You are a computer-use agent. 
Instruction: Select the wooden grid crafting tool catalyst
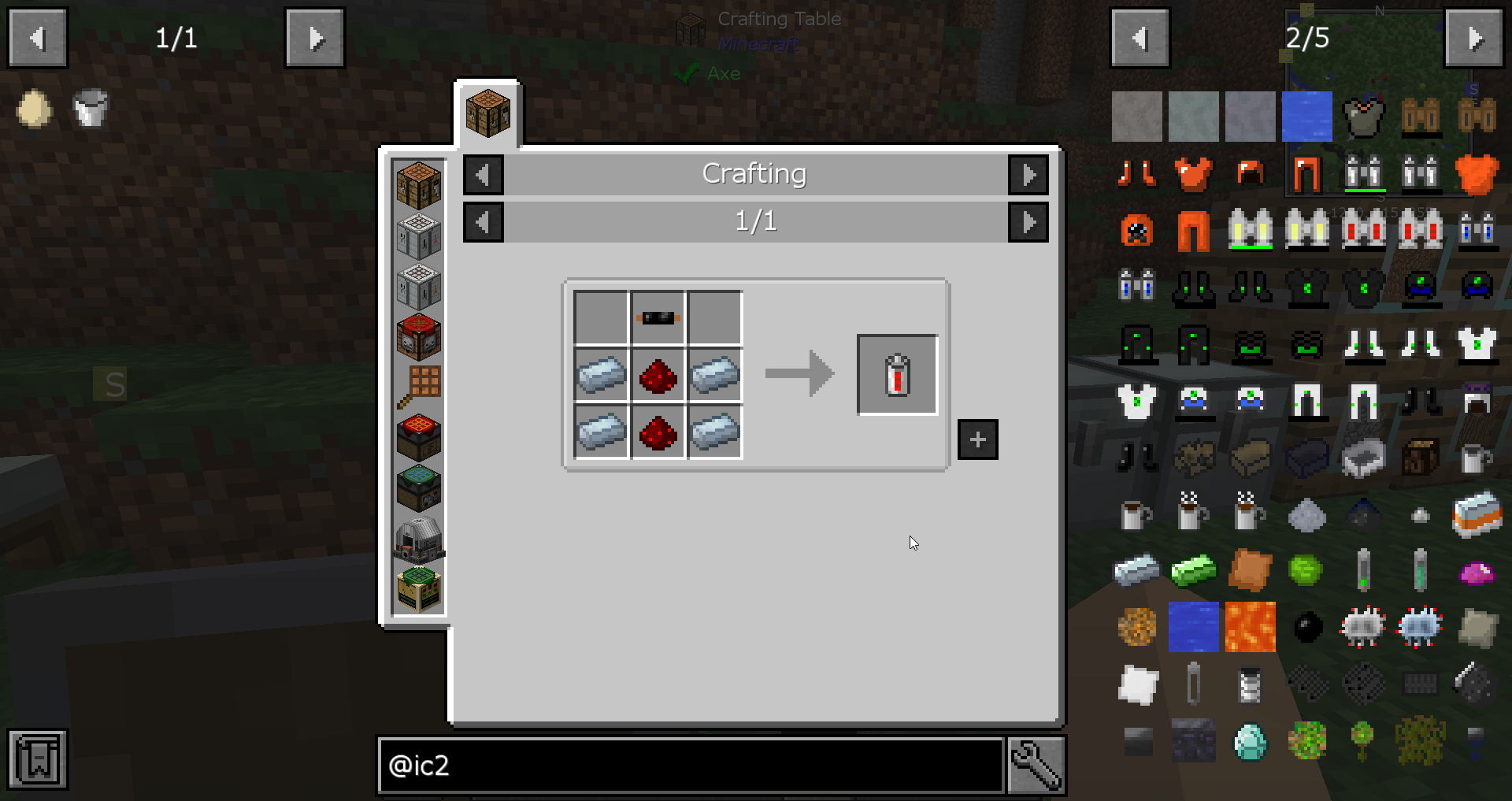click(x=419, y=387)
